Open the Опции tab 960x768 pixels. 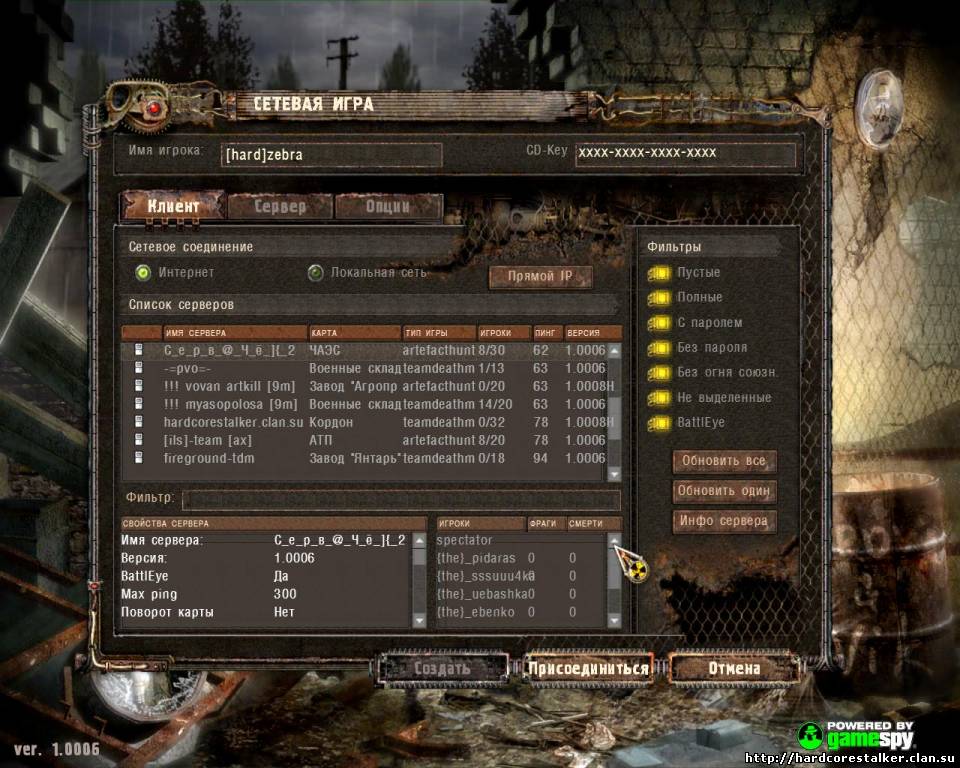387,207
